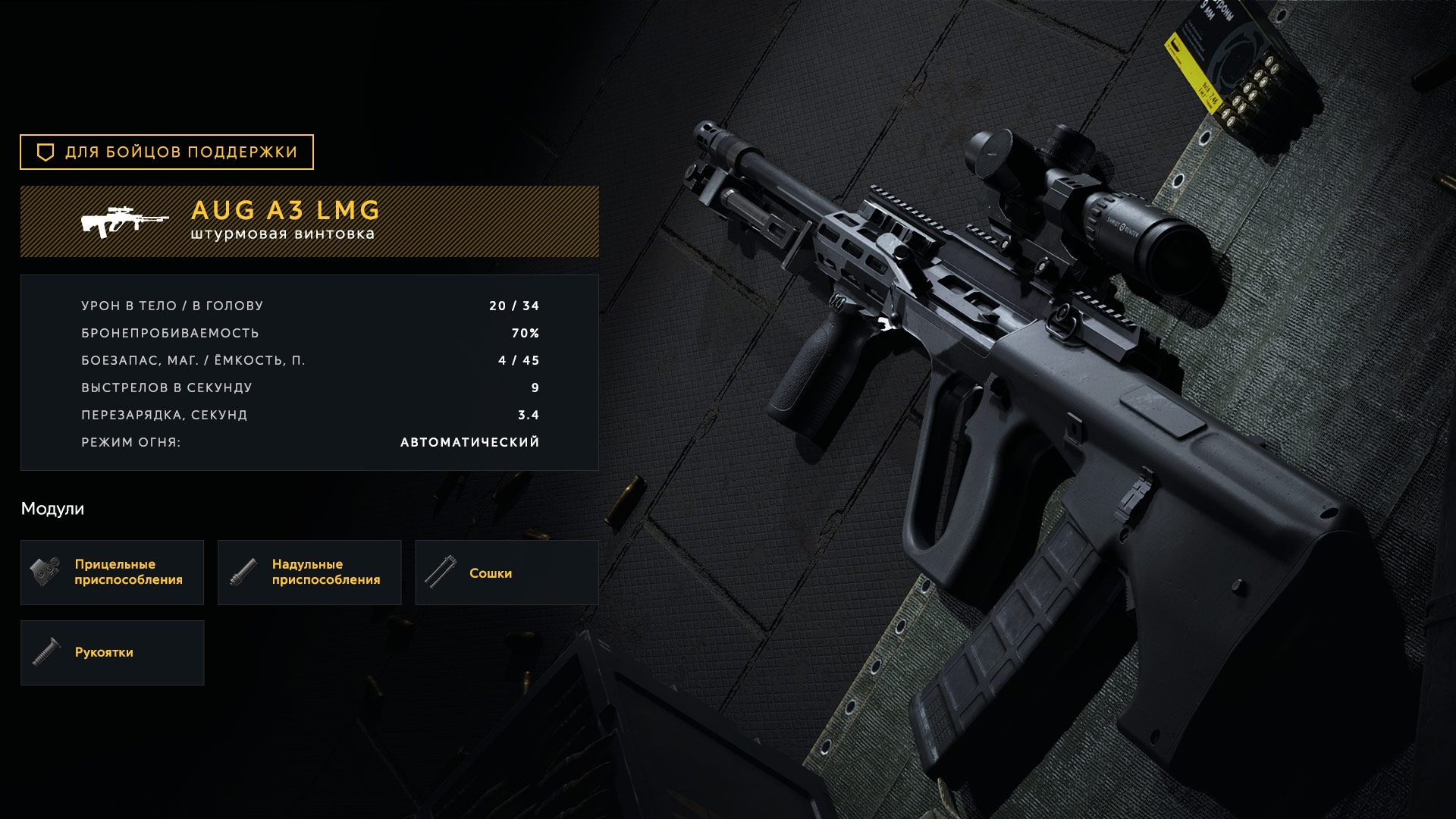Open the «Прицельные приспособления» module tile
This screenshot has width=1456, height=819.
click(x=112, y=573)
